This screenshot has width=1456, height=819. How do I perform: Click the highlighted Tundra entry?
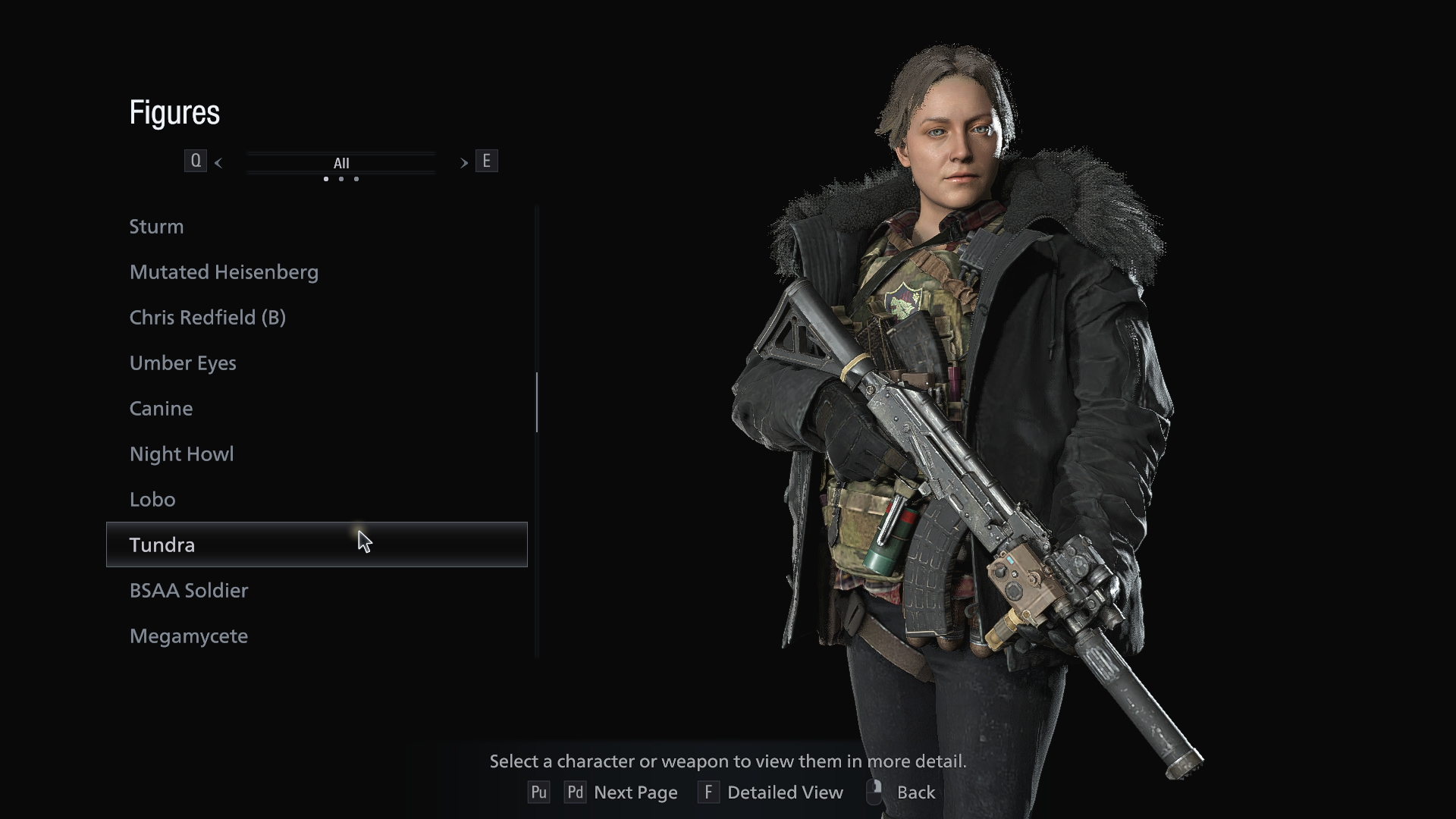pos(316,544)
